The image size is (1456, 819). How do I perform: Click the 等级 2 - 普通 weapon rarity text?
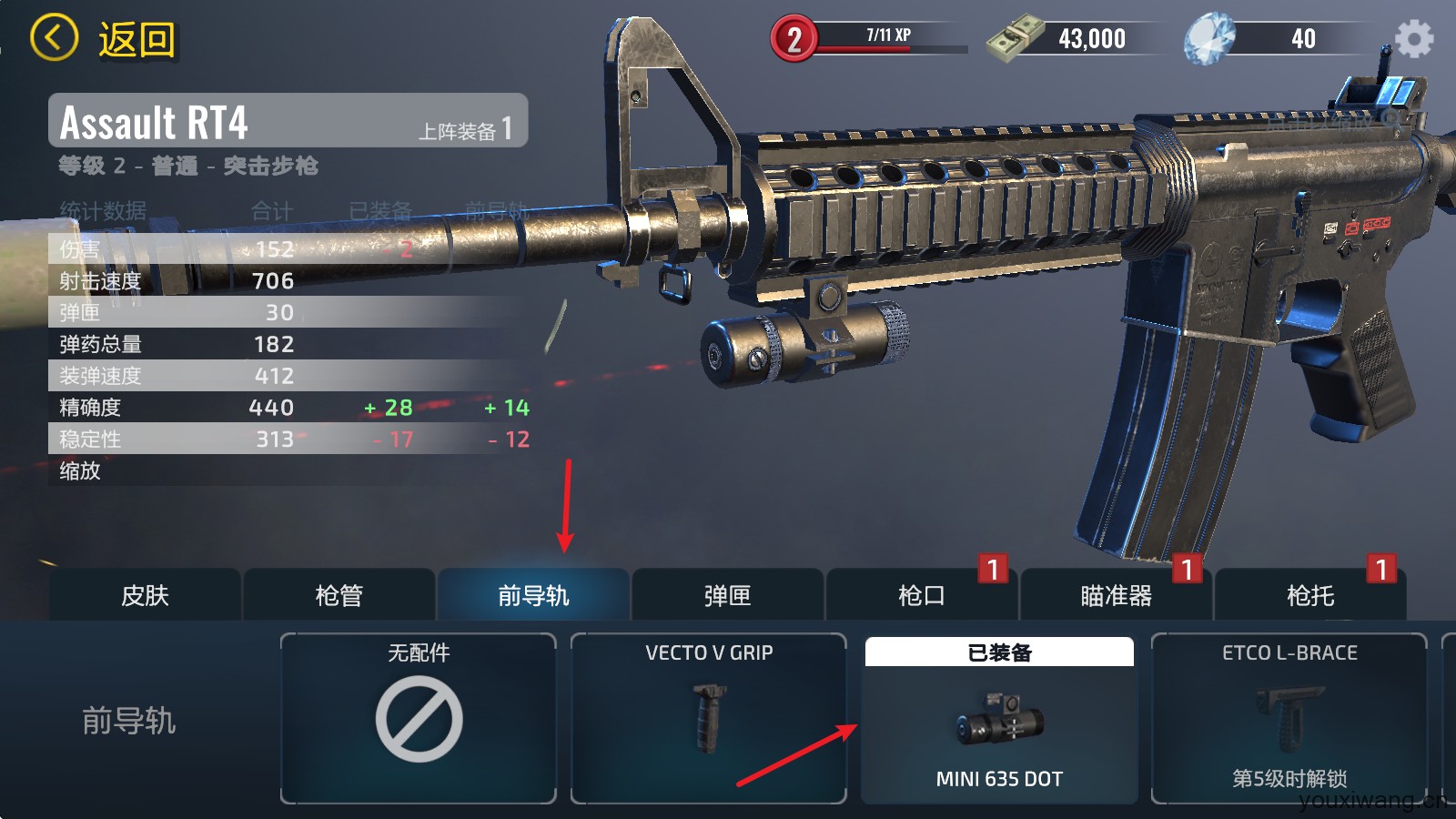(x=191, y=167)
